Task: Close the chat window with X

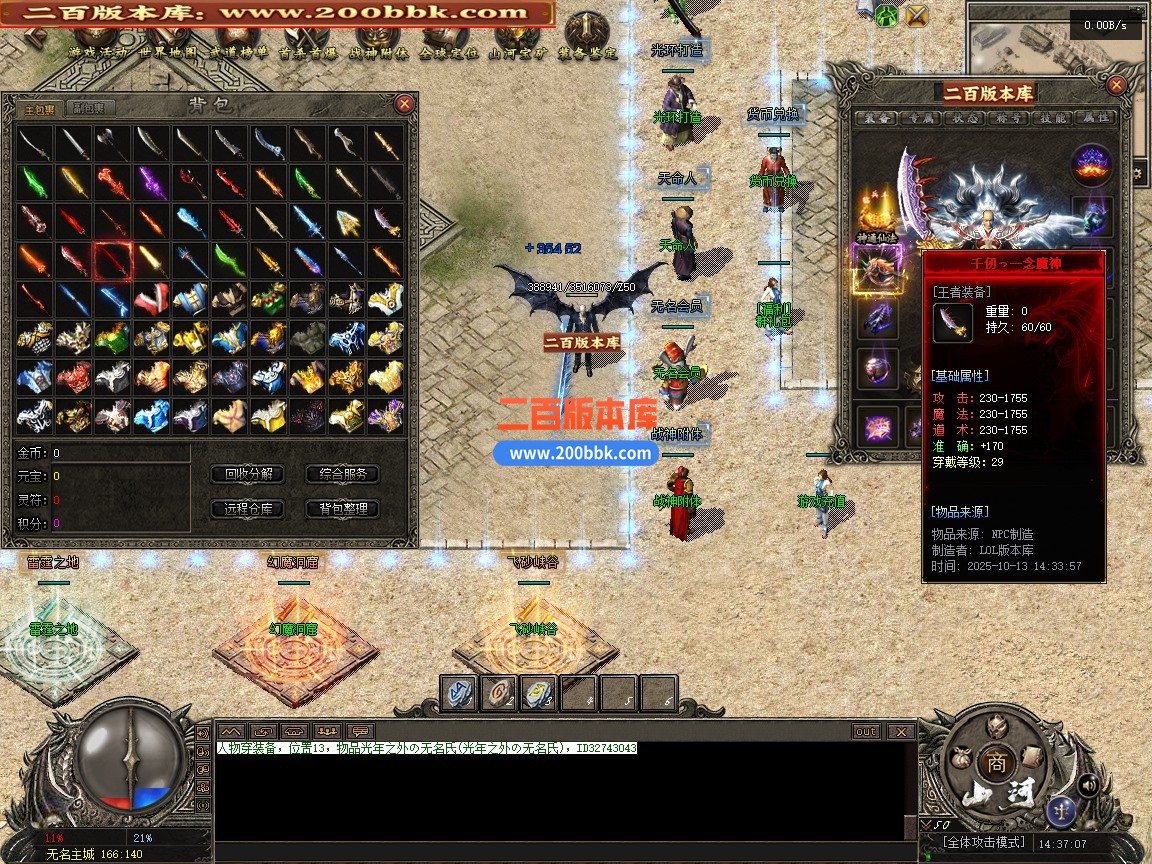Action: (x=900, y=731)
